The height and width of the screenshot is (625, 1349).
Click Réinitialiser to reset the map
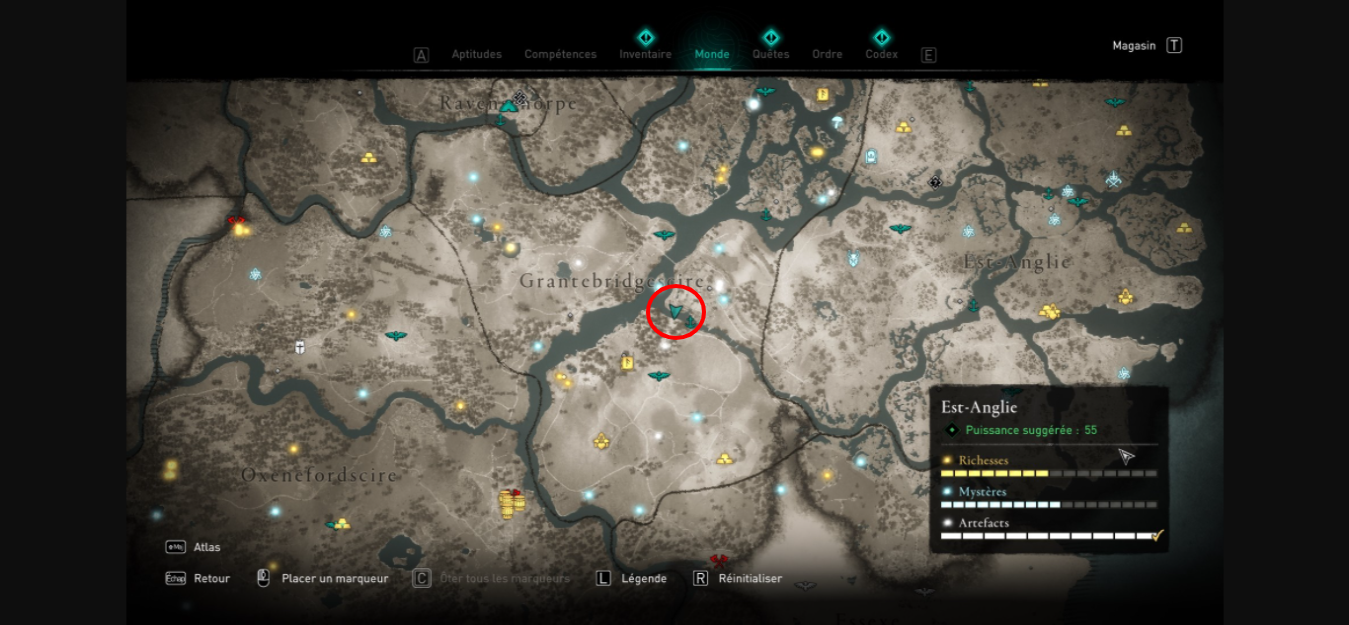coord(750,578)
